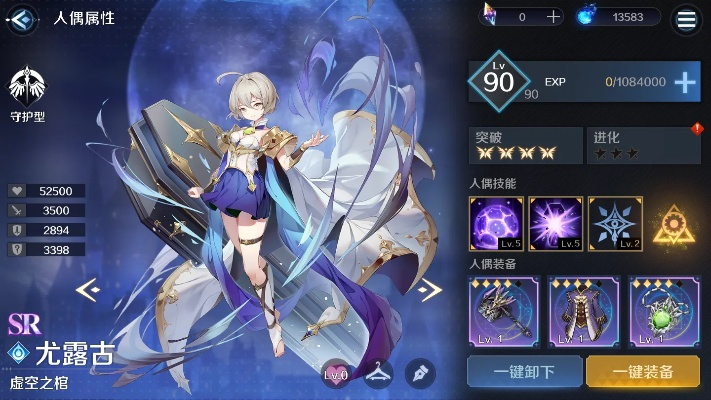711x400 pixels.
Task: Open the hamburger menu
Action: pos(687,17)
